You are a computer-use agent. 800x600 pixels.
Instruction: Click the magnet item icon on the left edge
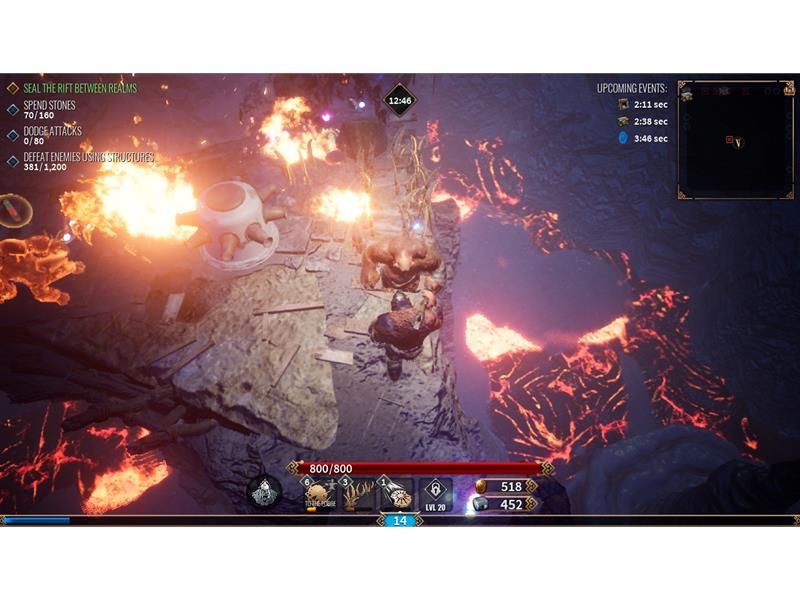pos(12,210)
